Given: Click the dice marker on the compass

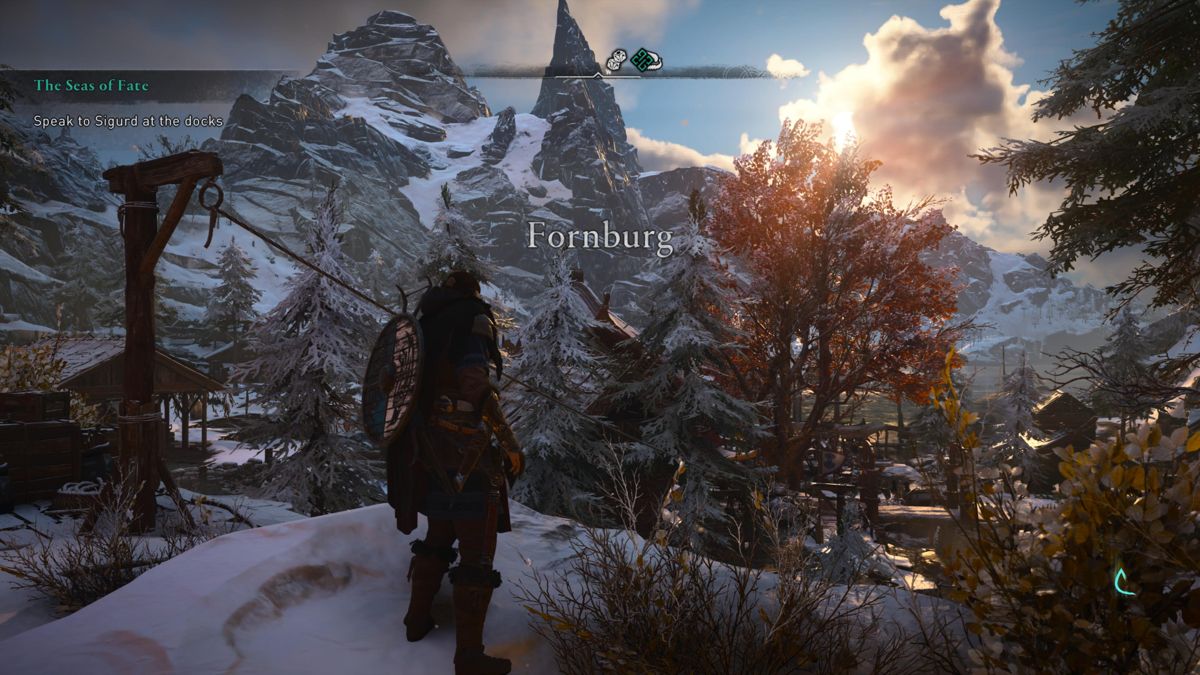Looking at the screenshot, I should pos(616,60).
